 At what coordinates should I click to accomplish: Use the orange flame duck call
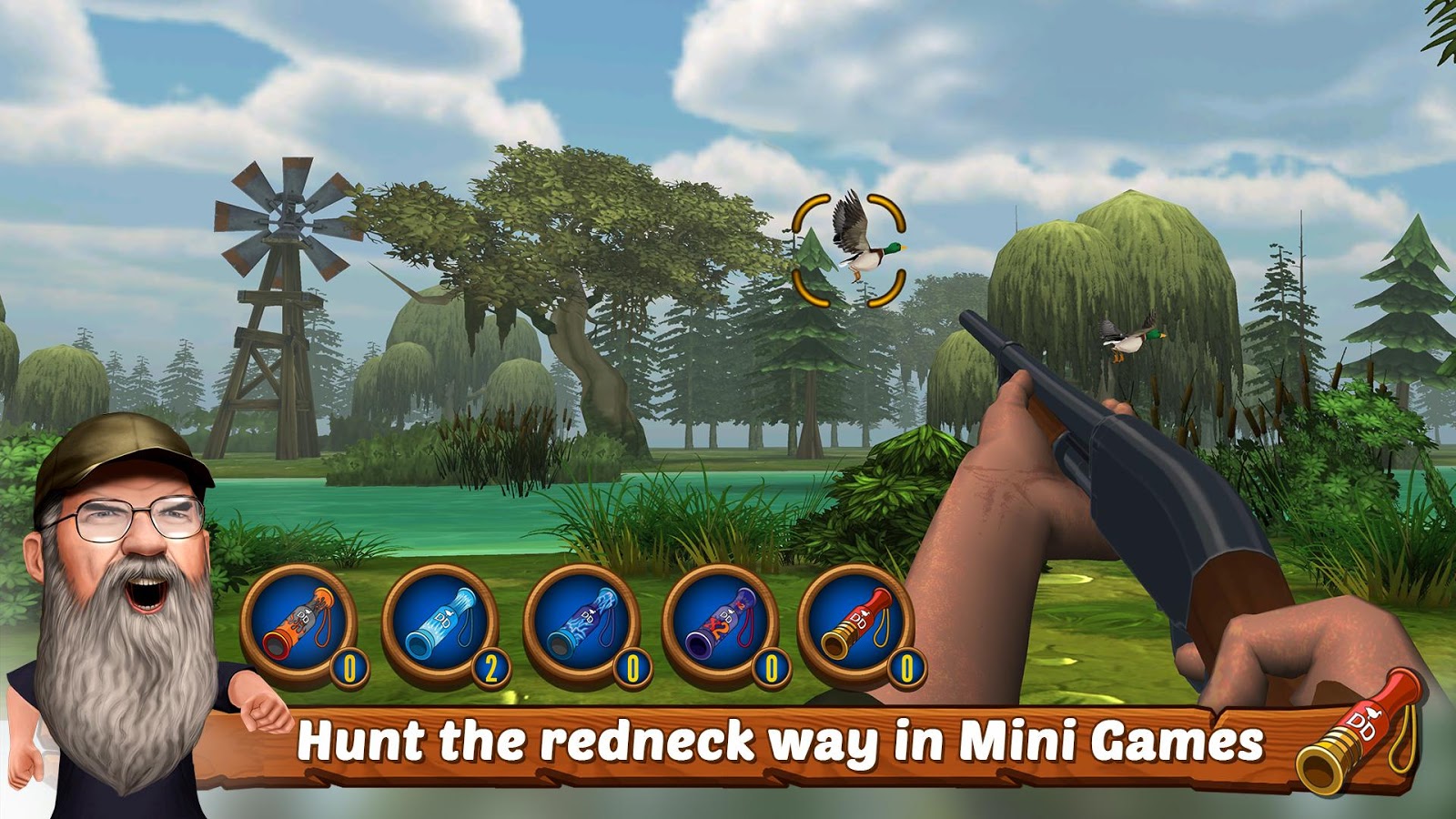pyautogui.click(x=298, y=624)
